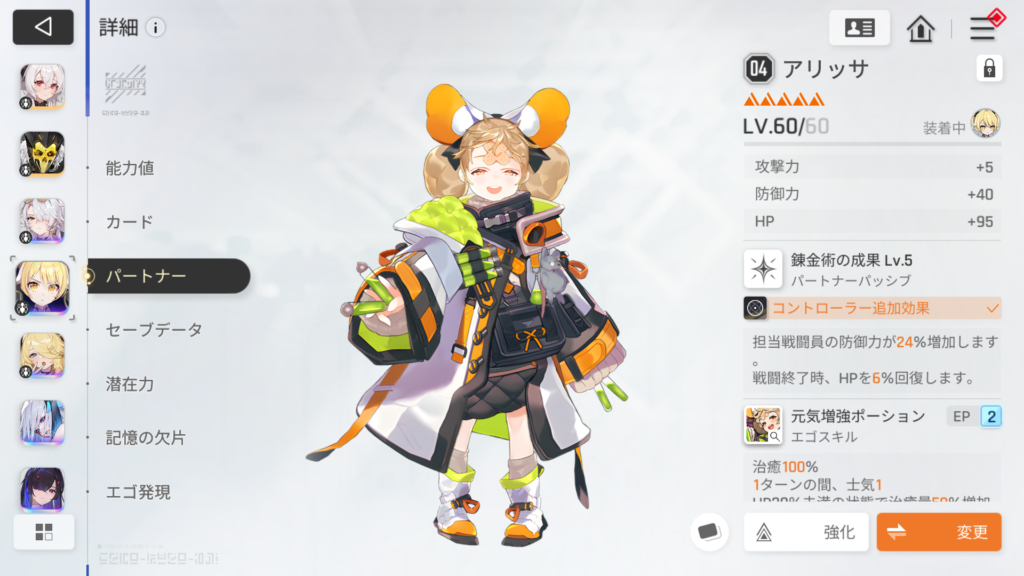Open the カード section
The height and width of the screenshot is (576, 1024).
click(129, 222)
